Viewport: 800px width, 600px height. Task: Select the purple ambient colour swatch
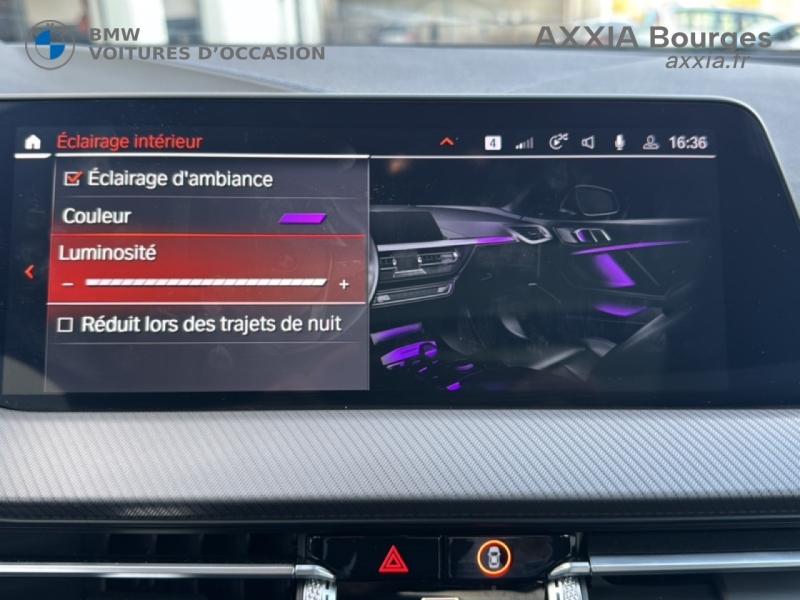tap(302, 217)
